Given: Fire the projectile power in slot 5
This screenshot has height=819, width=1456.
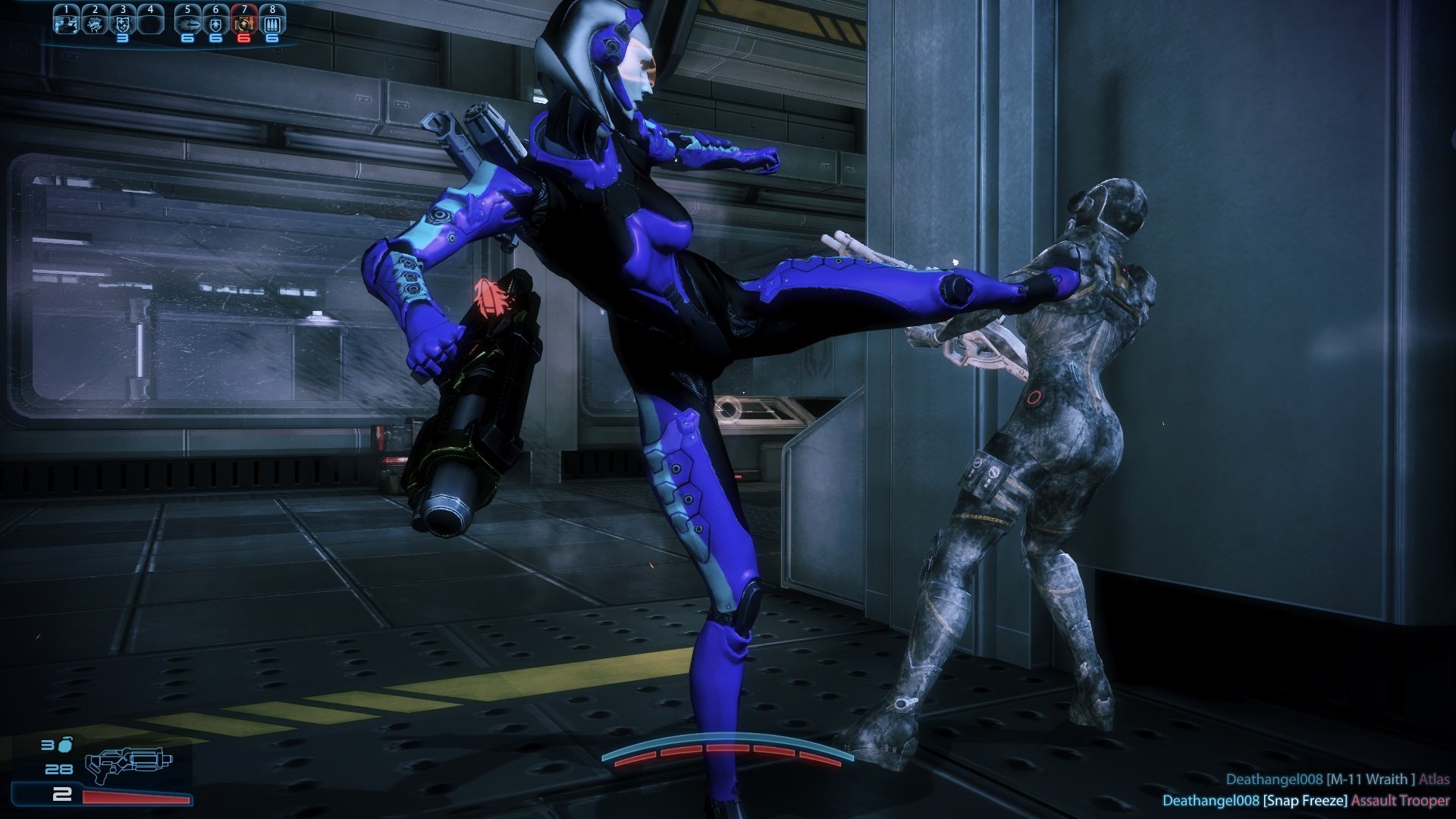Looking at the screenshot, I should 188,24.
